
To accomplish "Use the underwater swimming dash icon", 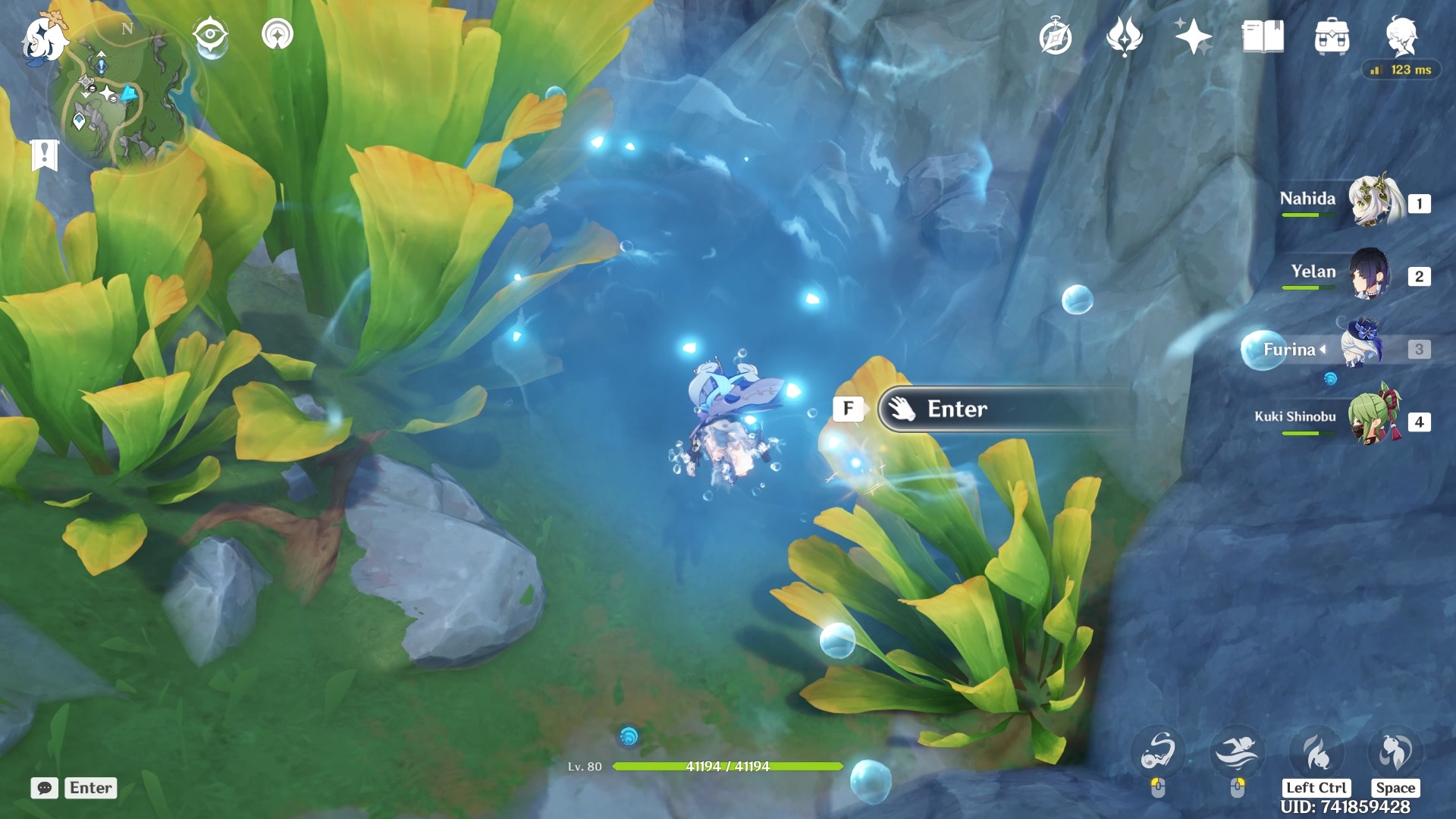I will pos(1237,752).
